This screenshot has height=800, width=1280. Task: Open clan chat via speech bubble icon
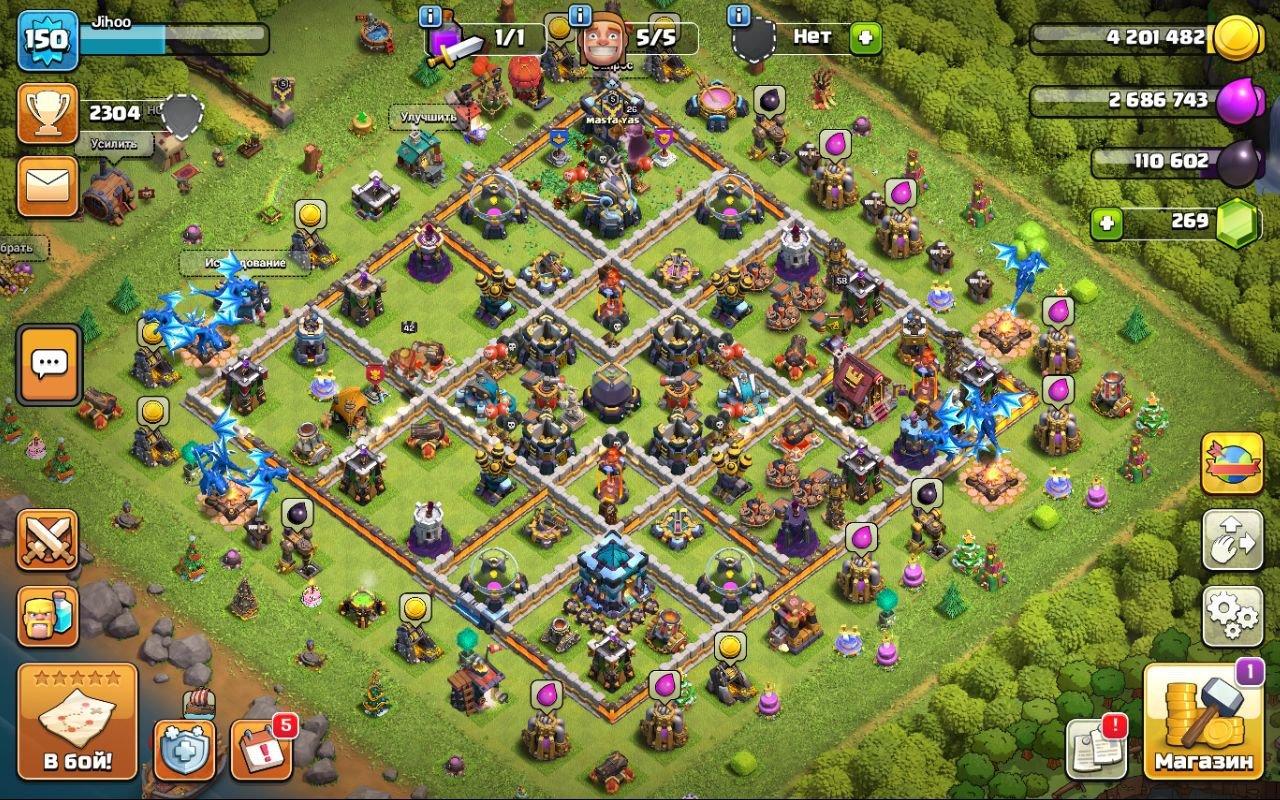click(x=48, y=364)
